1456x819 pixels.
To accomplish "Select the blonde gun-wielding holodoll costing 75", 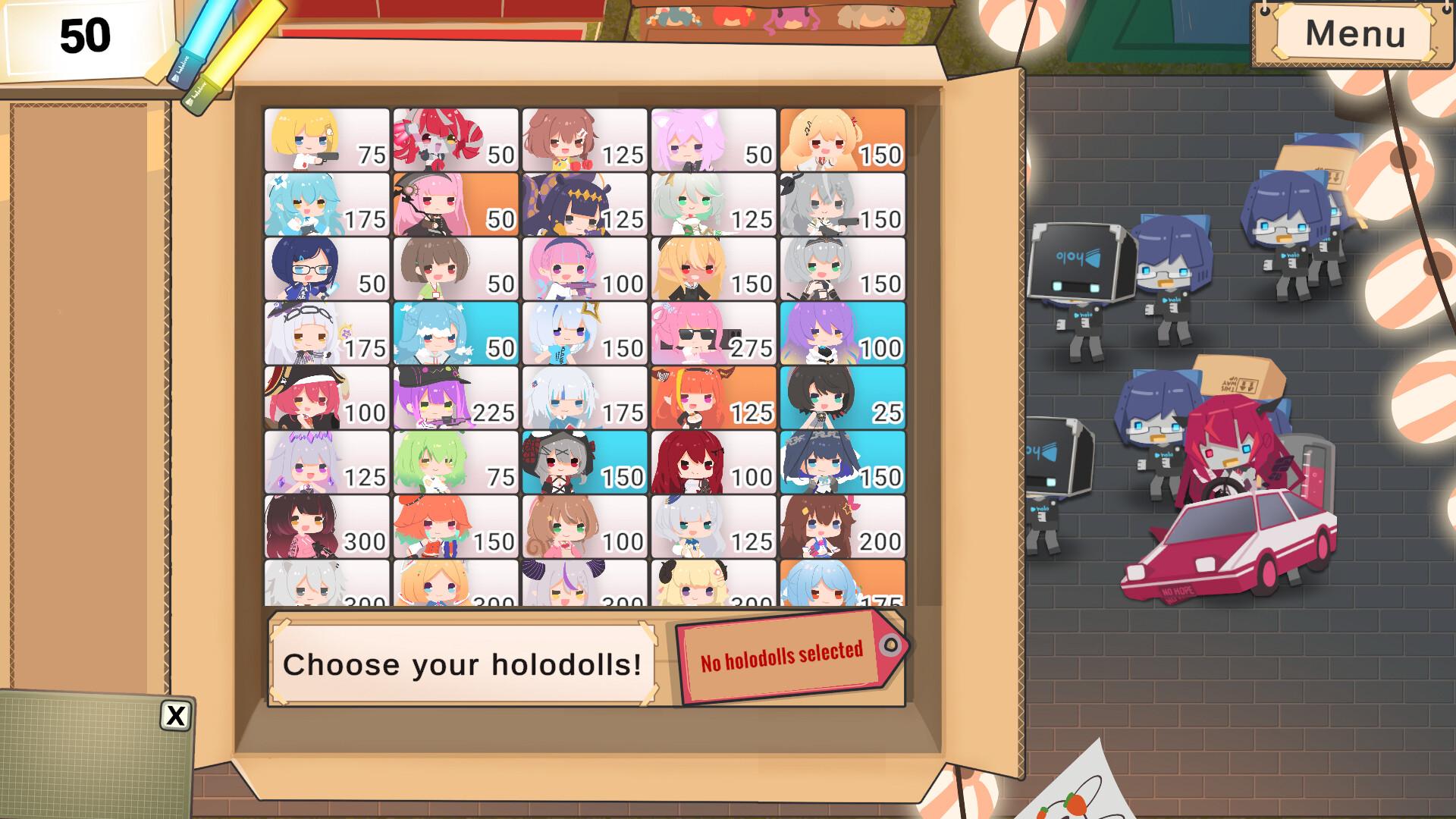I will [x=326, y=140].
